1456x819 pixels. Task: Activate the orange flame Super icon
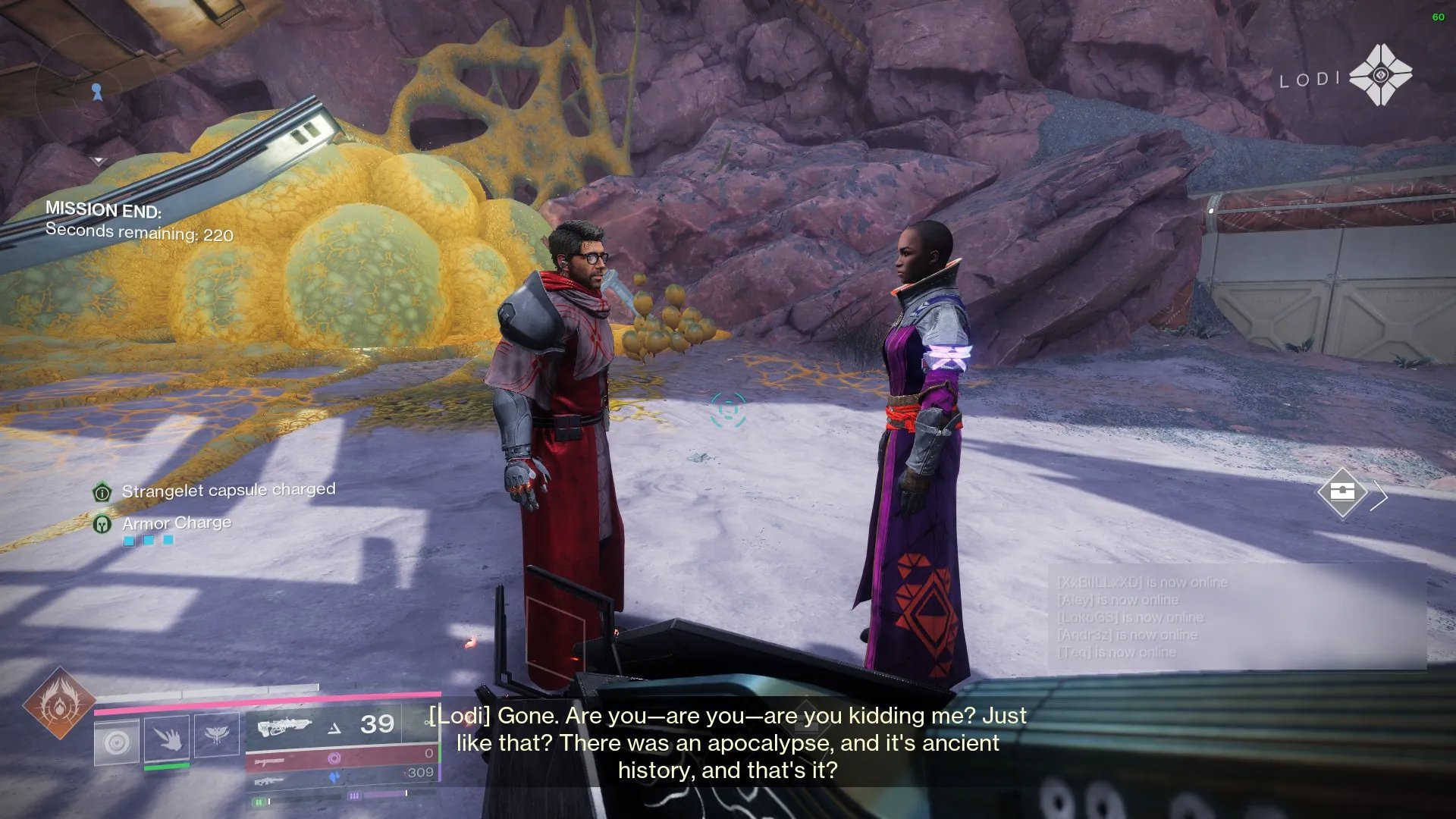[x=59, y=704]
